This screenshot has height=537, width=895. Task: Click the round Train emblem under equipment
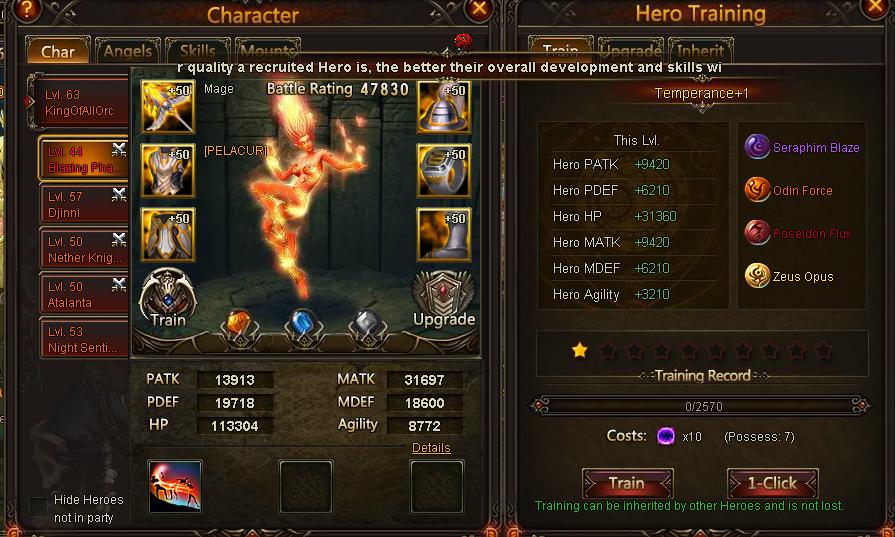point(168,297)
